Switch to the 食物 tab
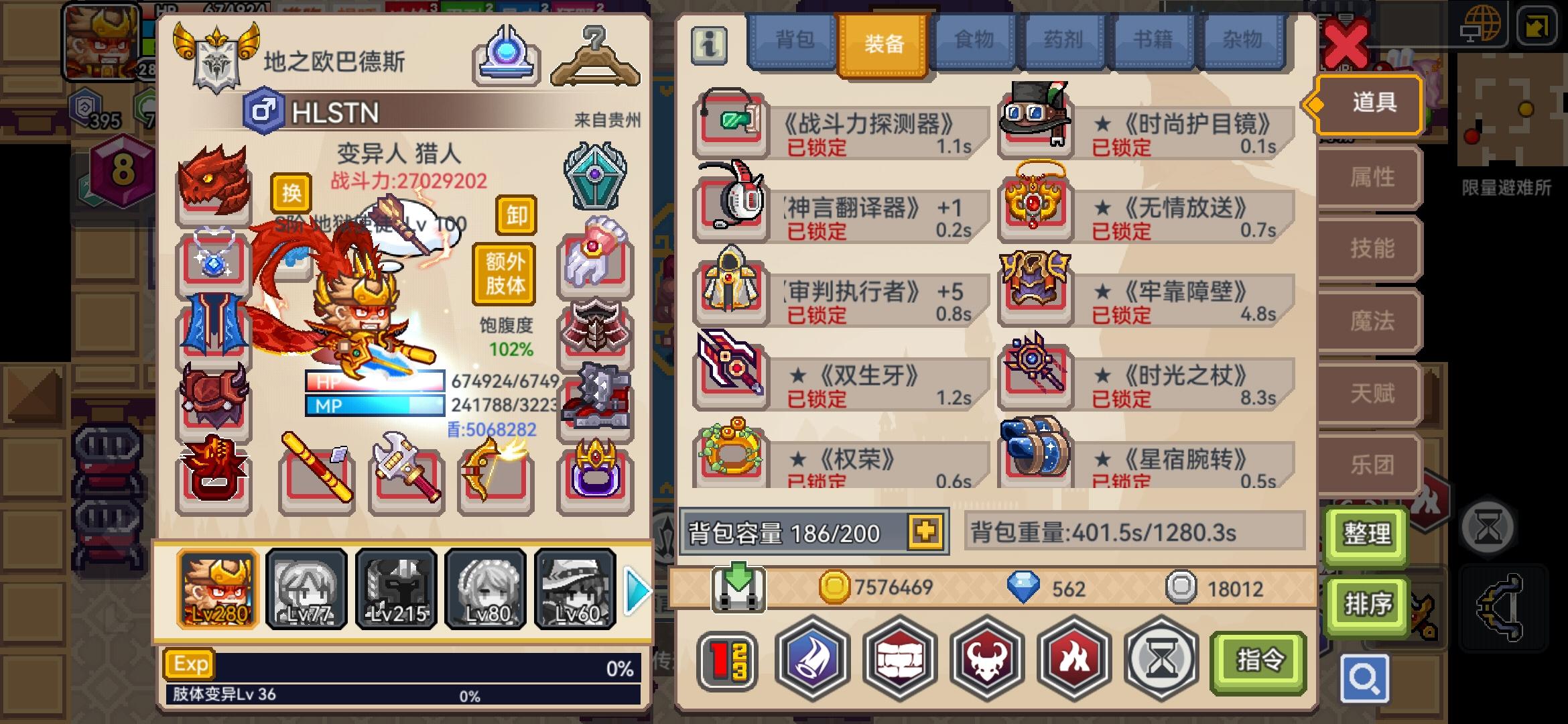This screenshot has width=1568, height=724. click(973, 42)
